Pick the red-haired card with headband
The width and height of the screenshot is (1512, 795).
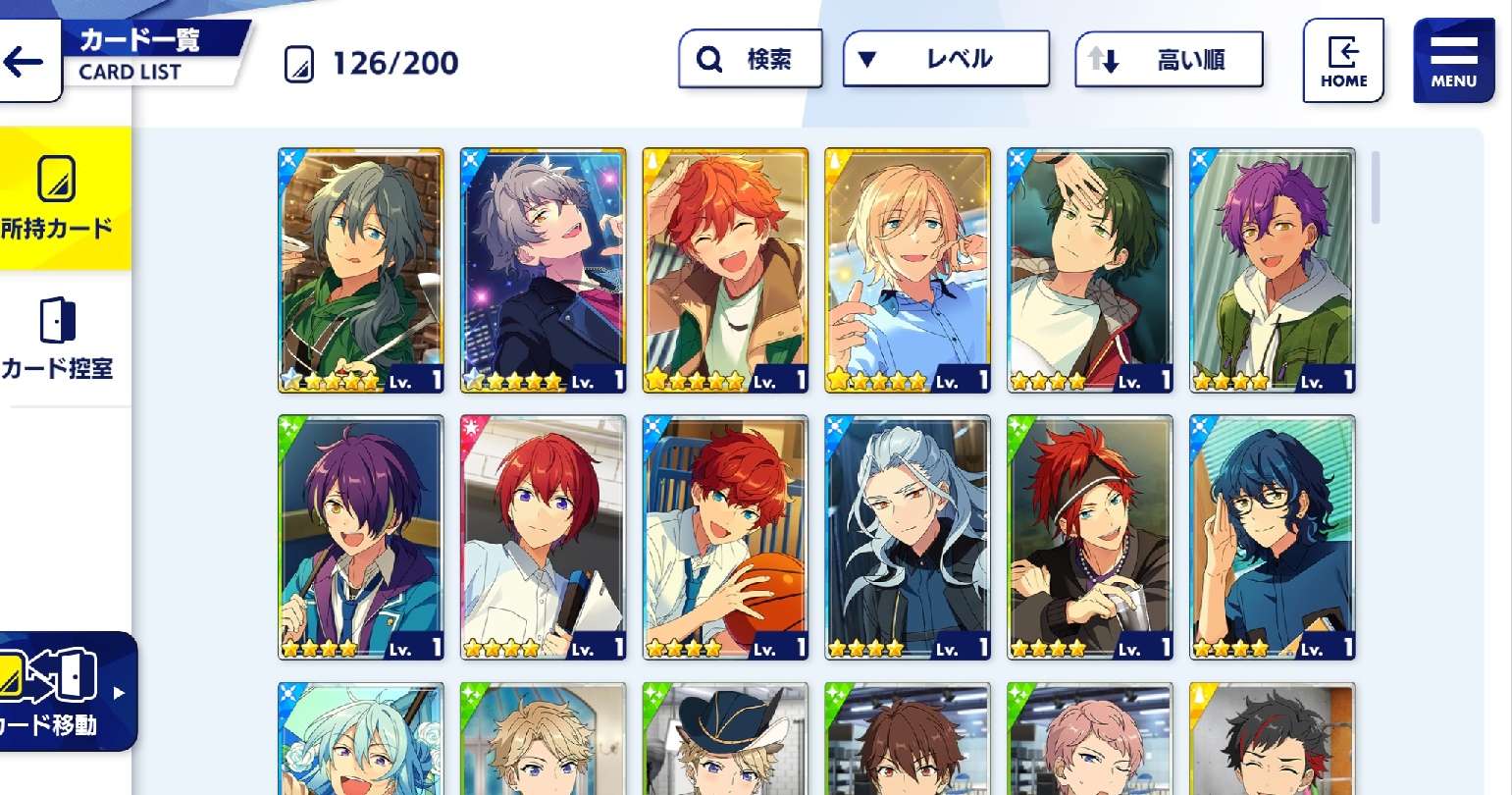[1090, 537]
